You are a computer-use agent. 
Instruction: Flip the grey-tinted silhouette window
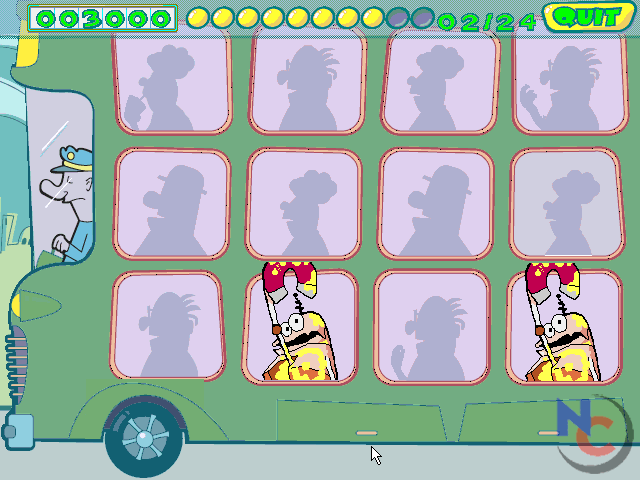tap(565, 204)
